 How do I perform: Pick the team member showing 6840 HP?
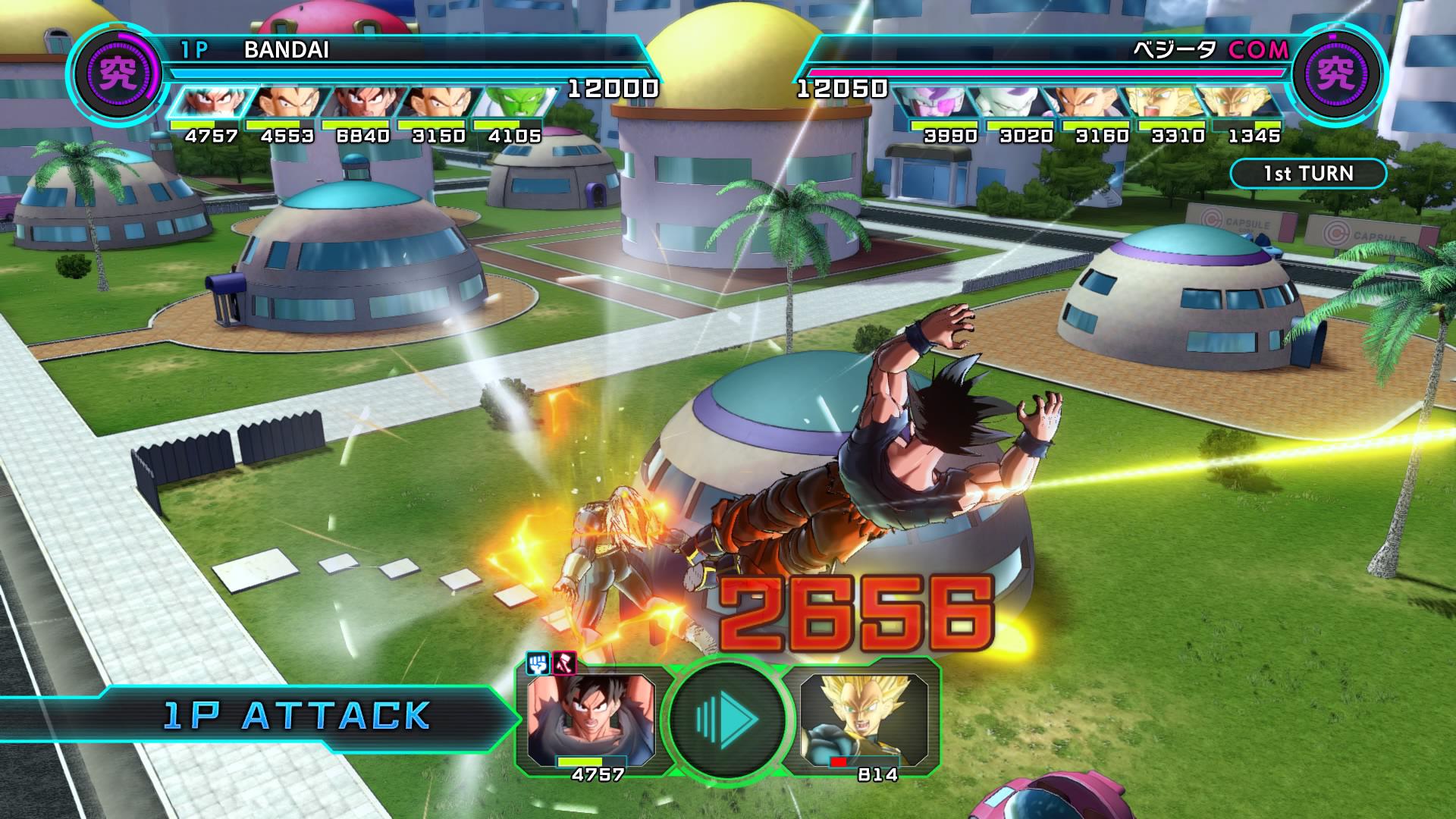tap(361, 104)
